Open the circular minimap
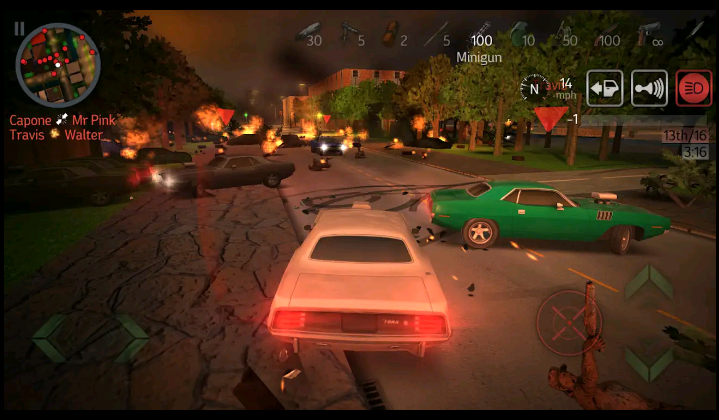Image resolution: width=719 pixels, height=420 pixels. tap(58, 64)
